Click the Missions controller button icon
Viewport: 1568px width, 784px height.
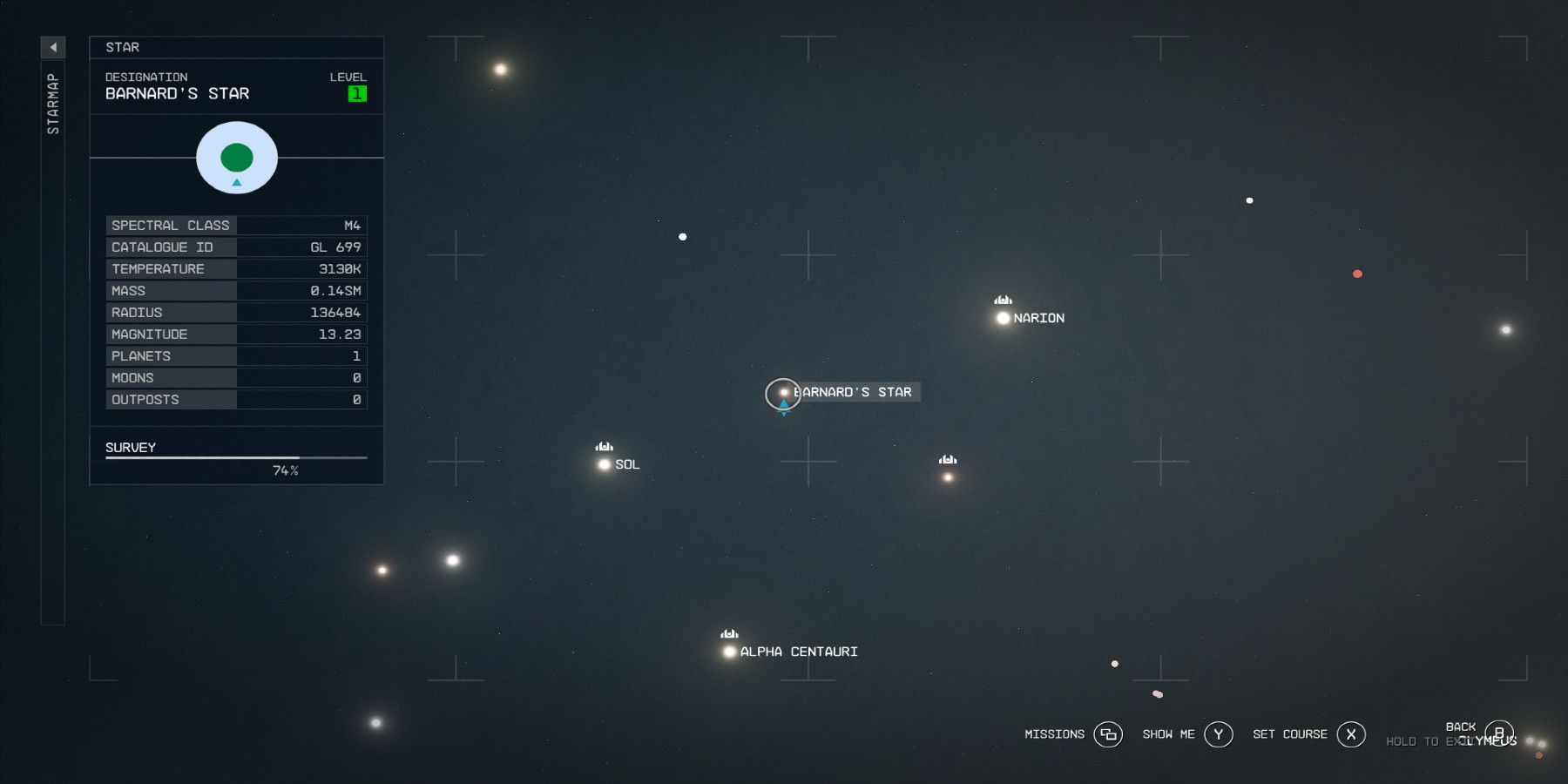coord(1107,734)
